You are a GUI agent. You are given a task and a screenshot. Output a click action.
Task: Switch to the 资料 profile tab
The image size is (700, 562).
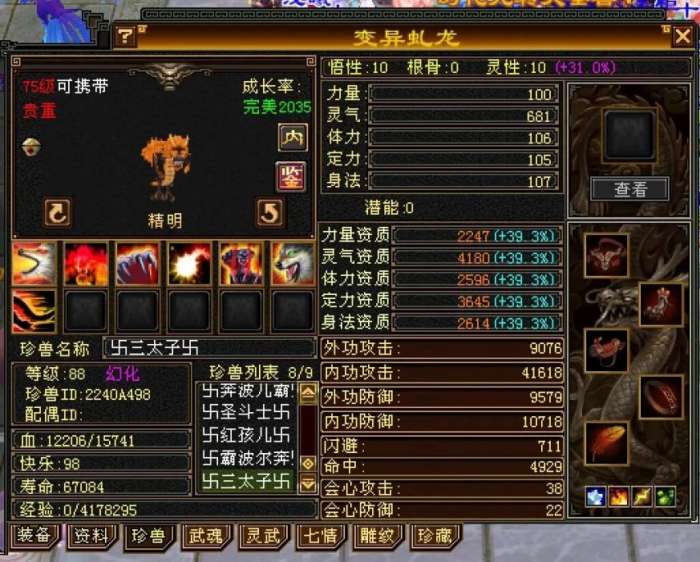coord(90,536)
